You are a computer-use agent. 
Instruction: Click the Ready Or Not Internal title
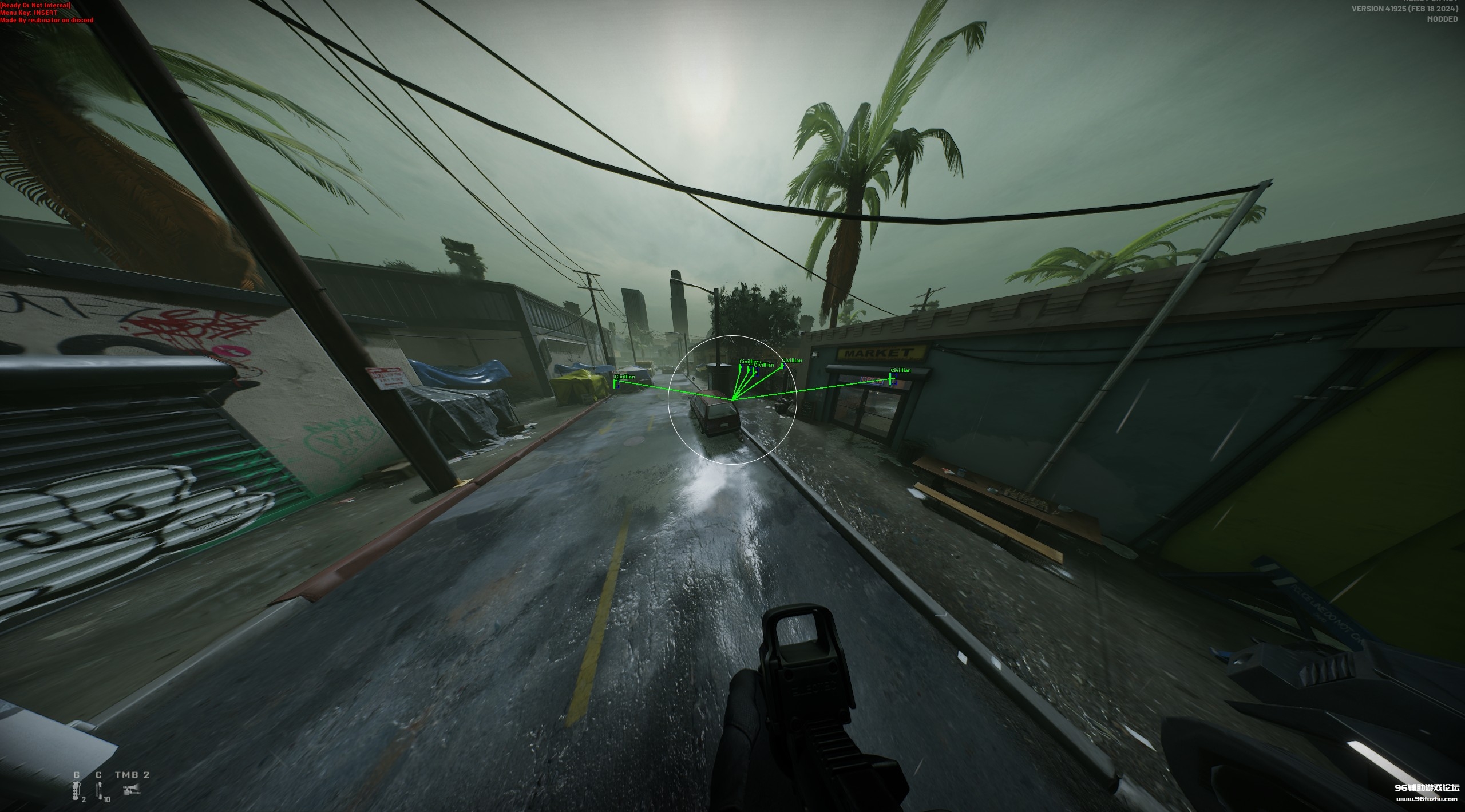point(35,4)
